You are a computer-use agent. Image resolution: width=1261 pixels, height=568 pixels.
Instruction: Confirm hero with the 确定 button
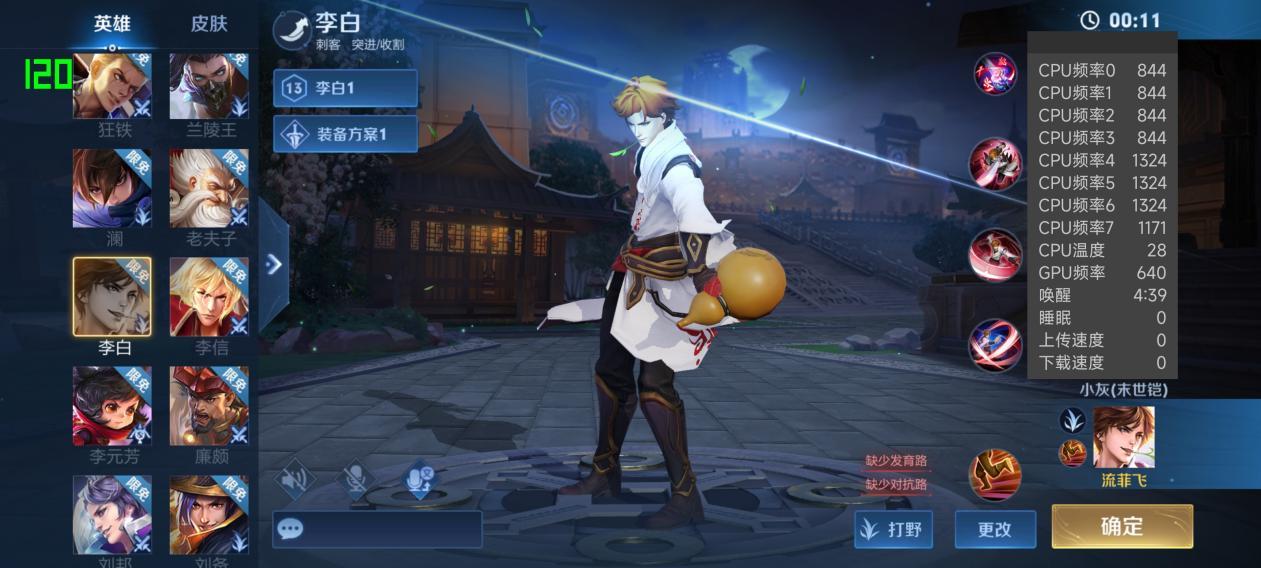coord(1121,526)
